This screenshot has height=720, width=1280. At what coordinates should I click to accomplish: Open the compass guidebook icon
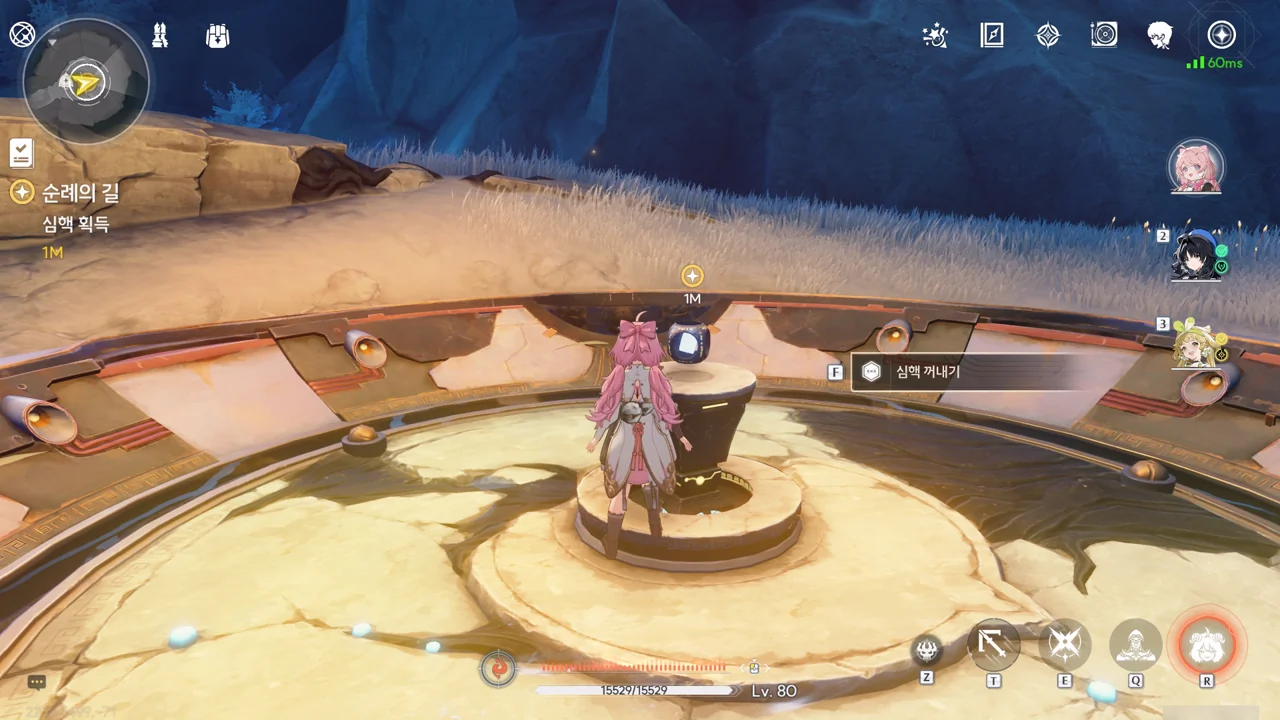pyautogui.click(x=991, y=36)
